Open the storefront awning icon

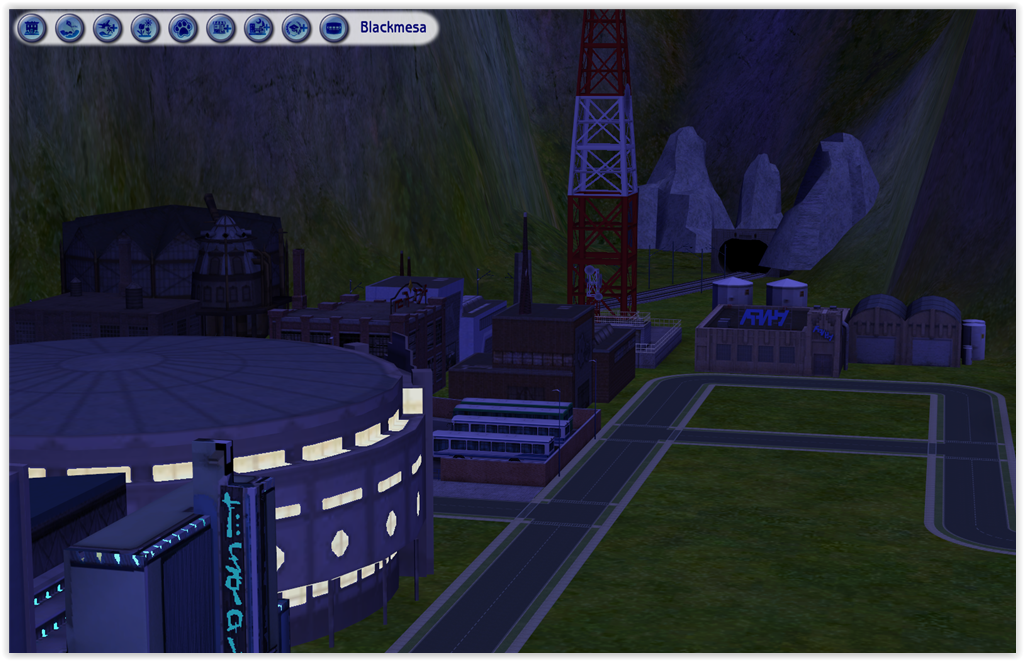click(x=334, y=28)
